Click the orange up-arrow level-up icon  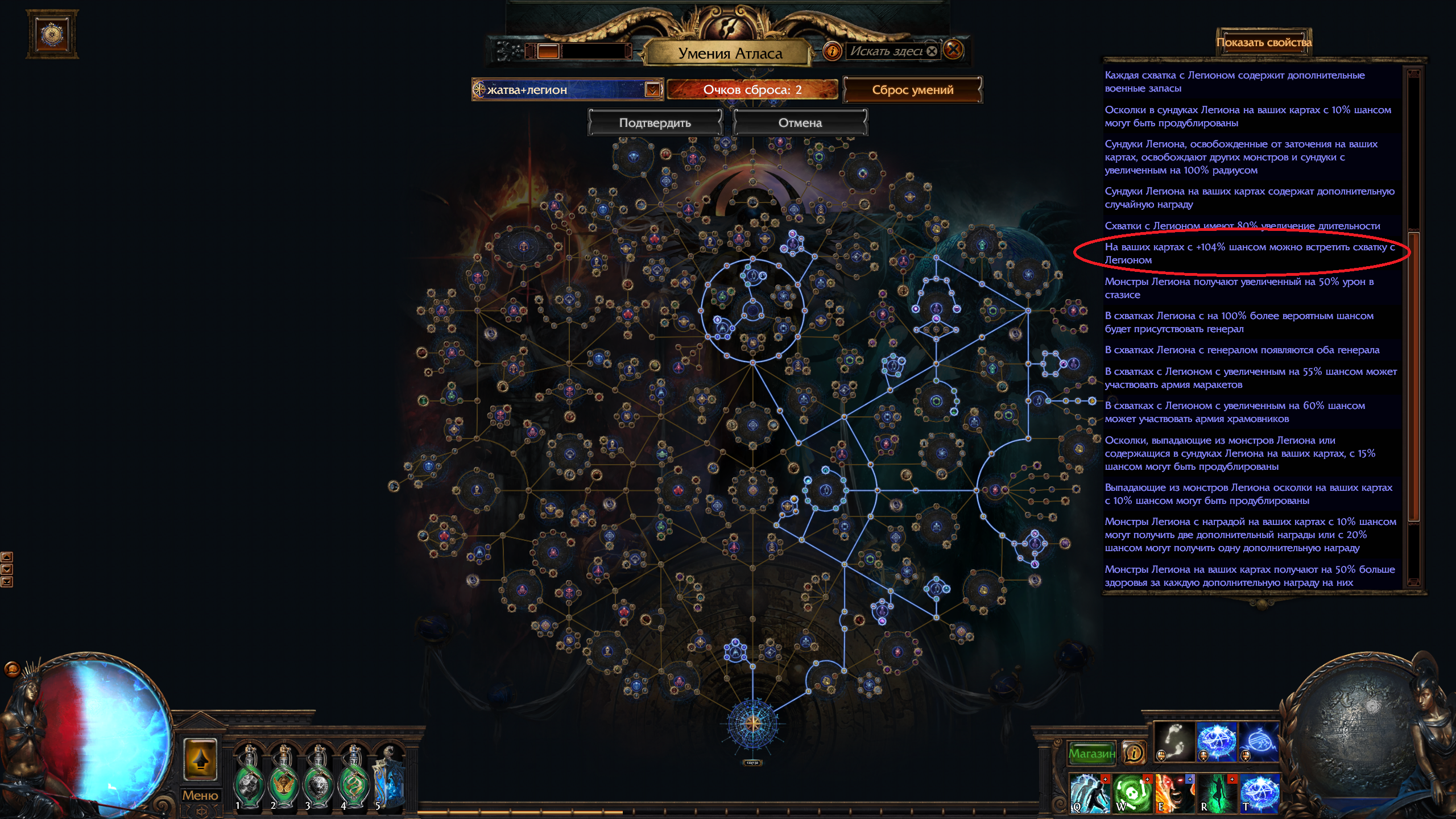[x=200, y=759]
